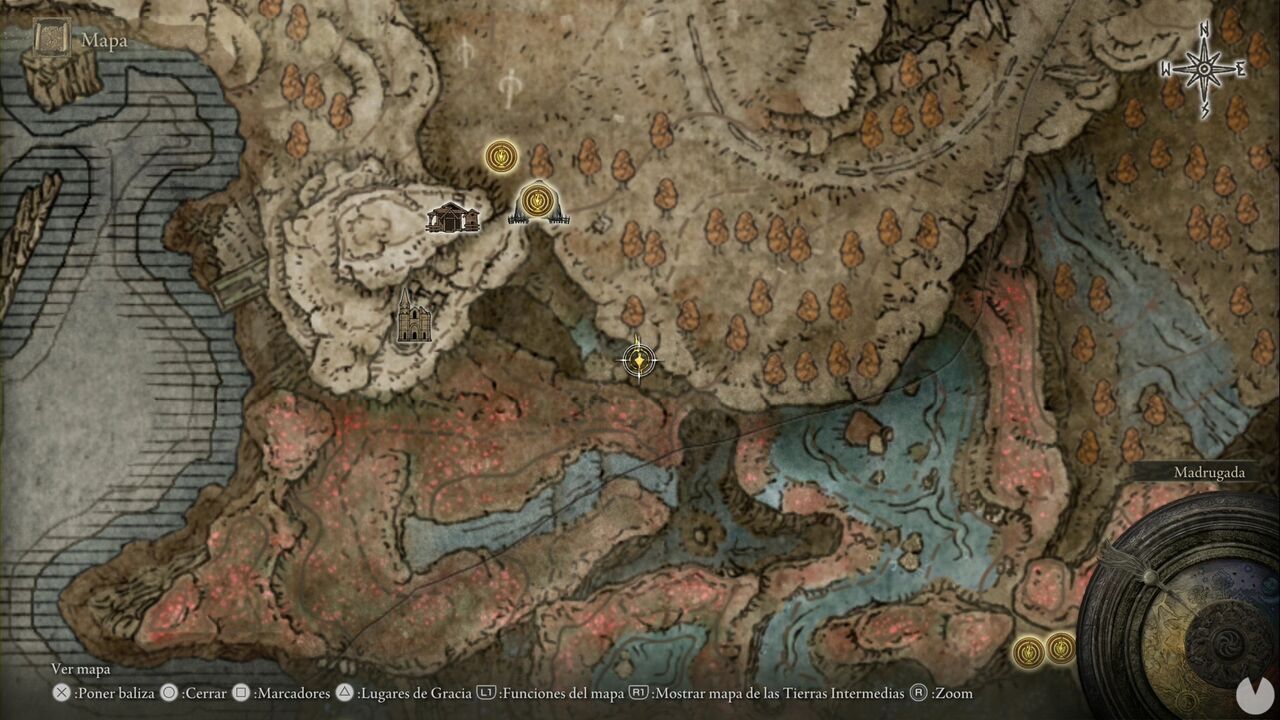Select the player position crosshair marker
Viewport: 1280px width, 720px height.
pos(637,359)
